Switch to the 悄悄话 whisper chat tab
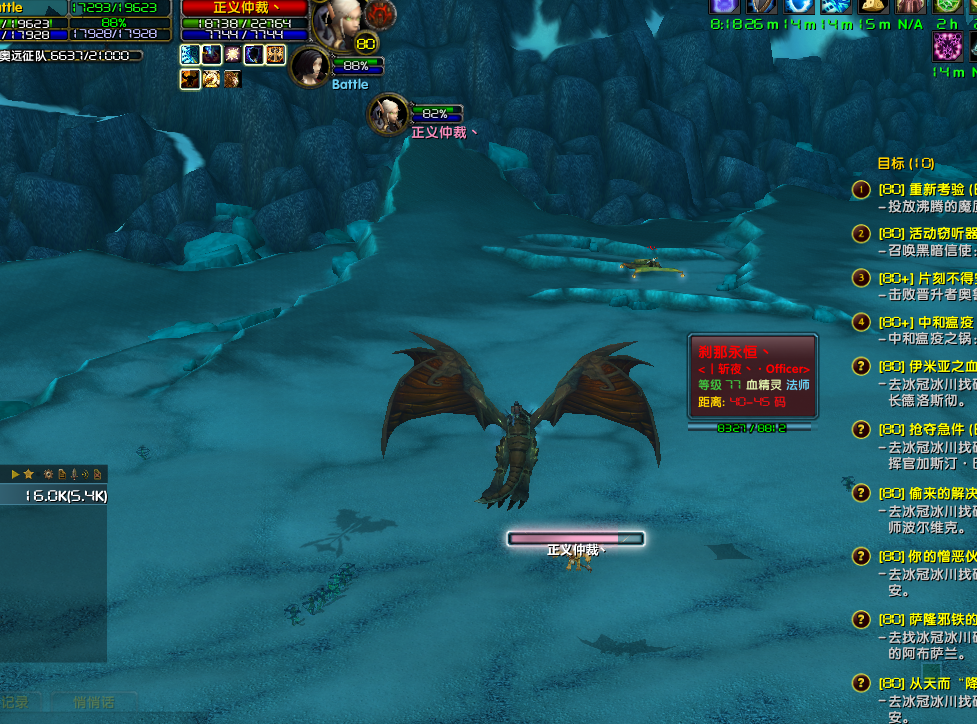Image resolution: width=977 pixels, height=724 pixels. pyautogui.click(x=93, y=702)
